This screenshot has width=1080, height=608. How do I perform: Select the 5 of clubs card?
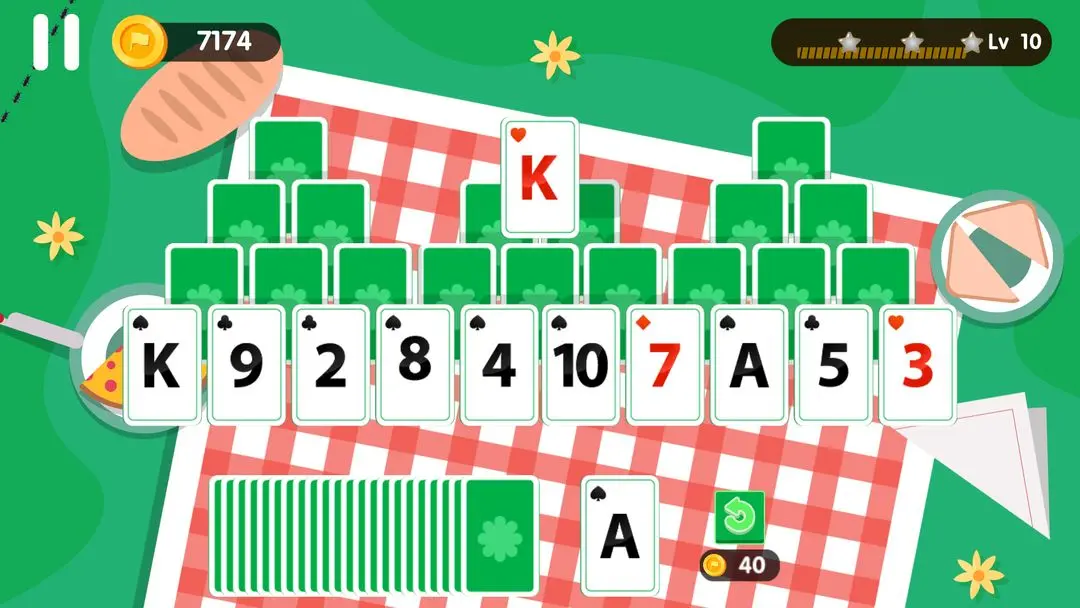pyautogui.click(x=834, y=365)
